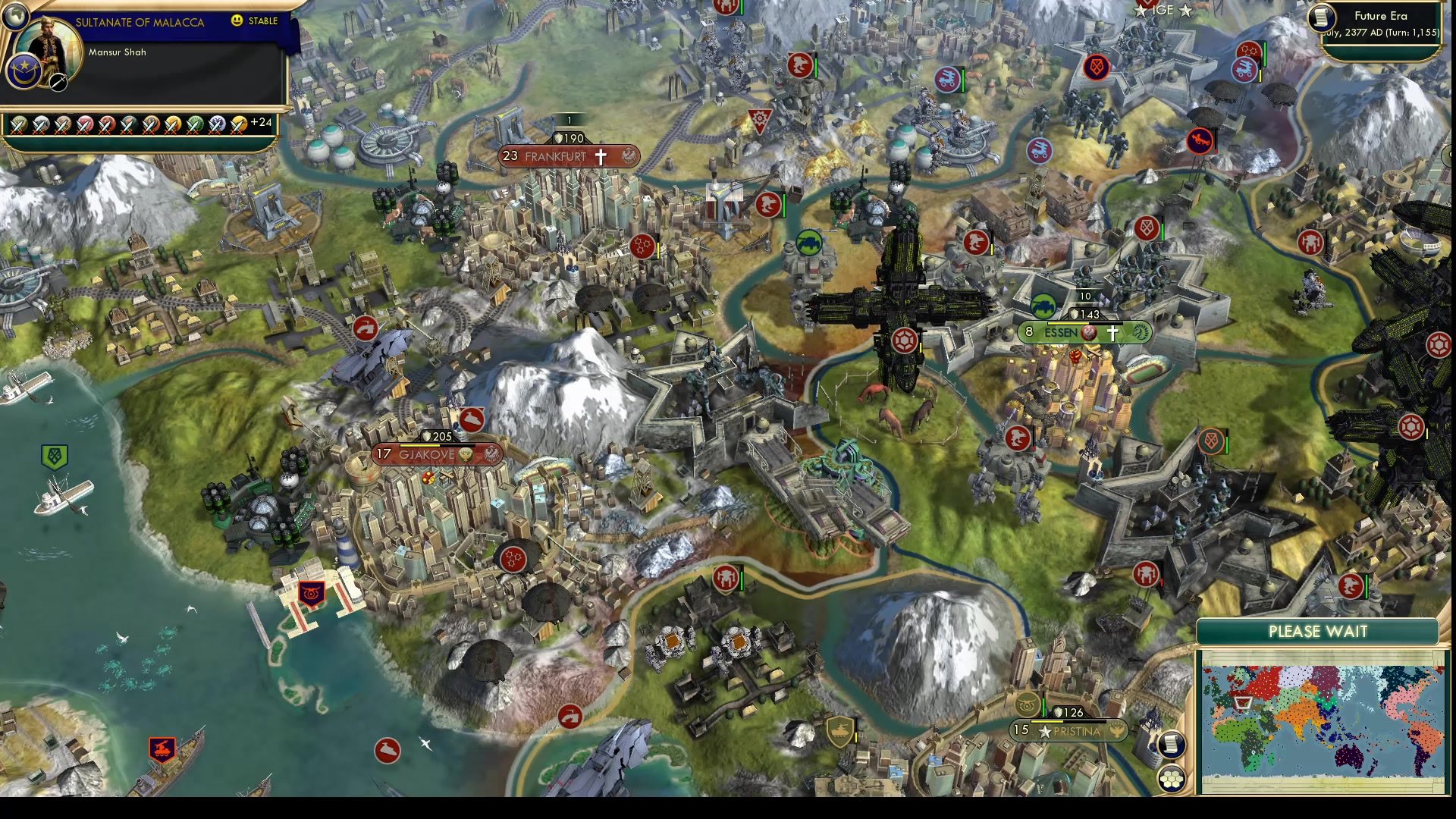Click the smiley face stability indicator

pos(238,22)
